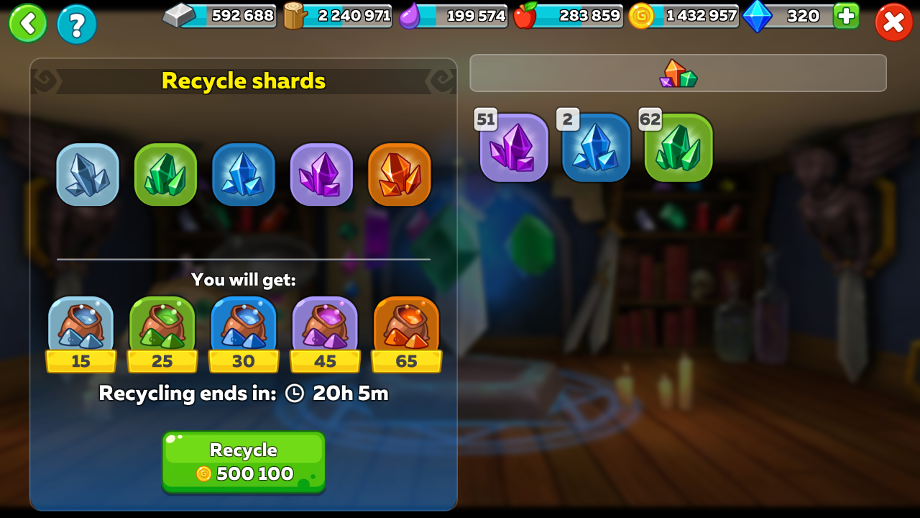View the blue dust bag reward of 30
The width and height of the screenshot is (920, 518).
tap(243, 328)
